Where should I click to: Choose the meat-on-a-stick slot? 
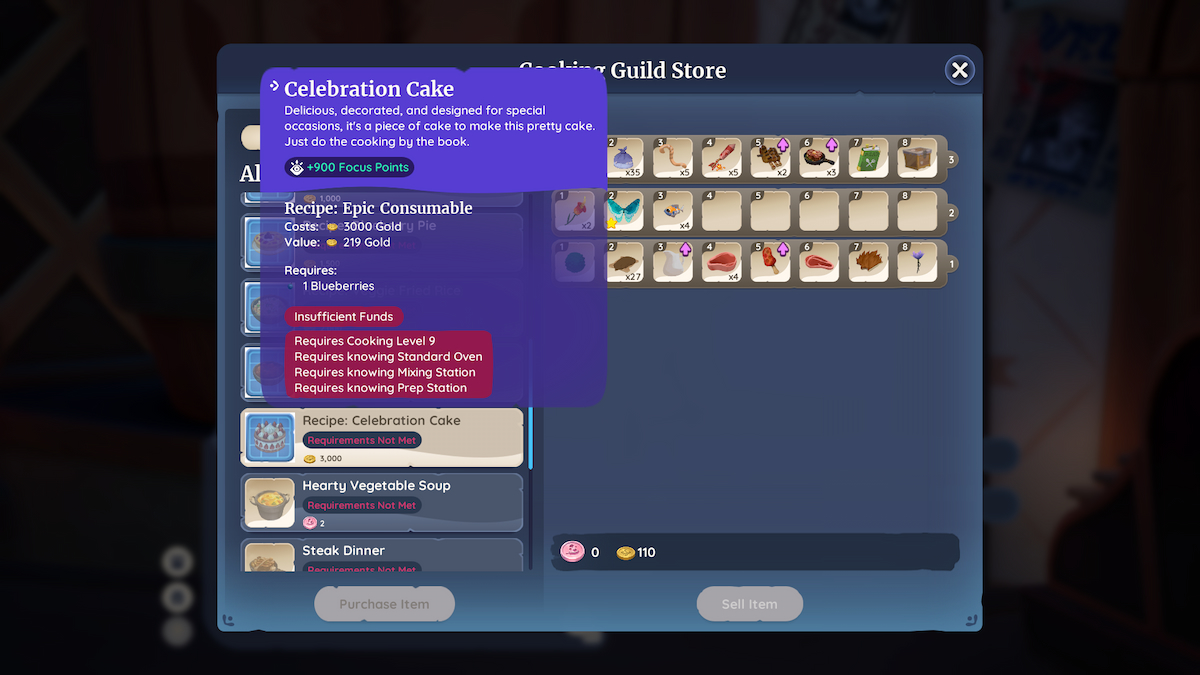tap(771, 263)
